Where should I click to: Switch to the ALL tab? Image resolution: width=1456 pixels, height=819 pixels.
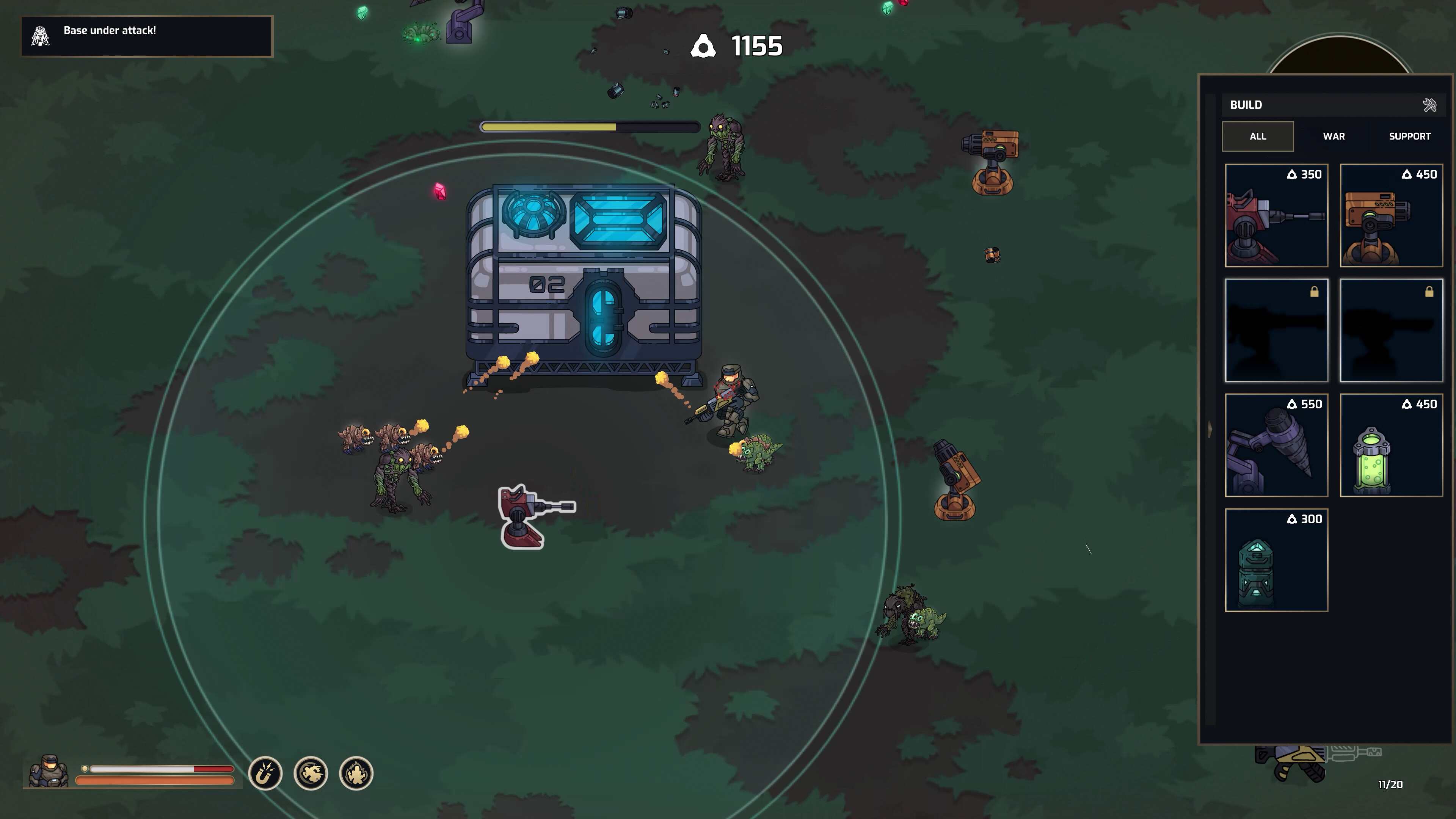coord(1258,136)
